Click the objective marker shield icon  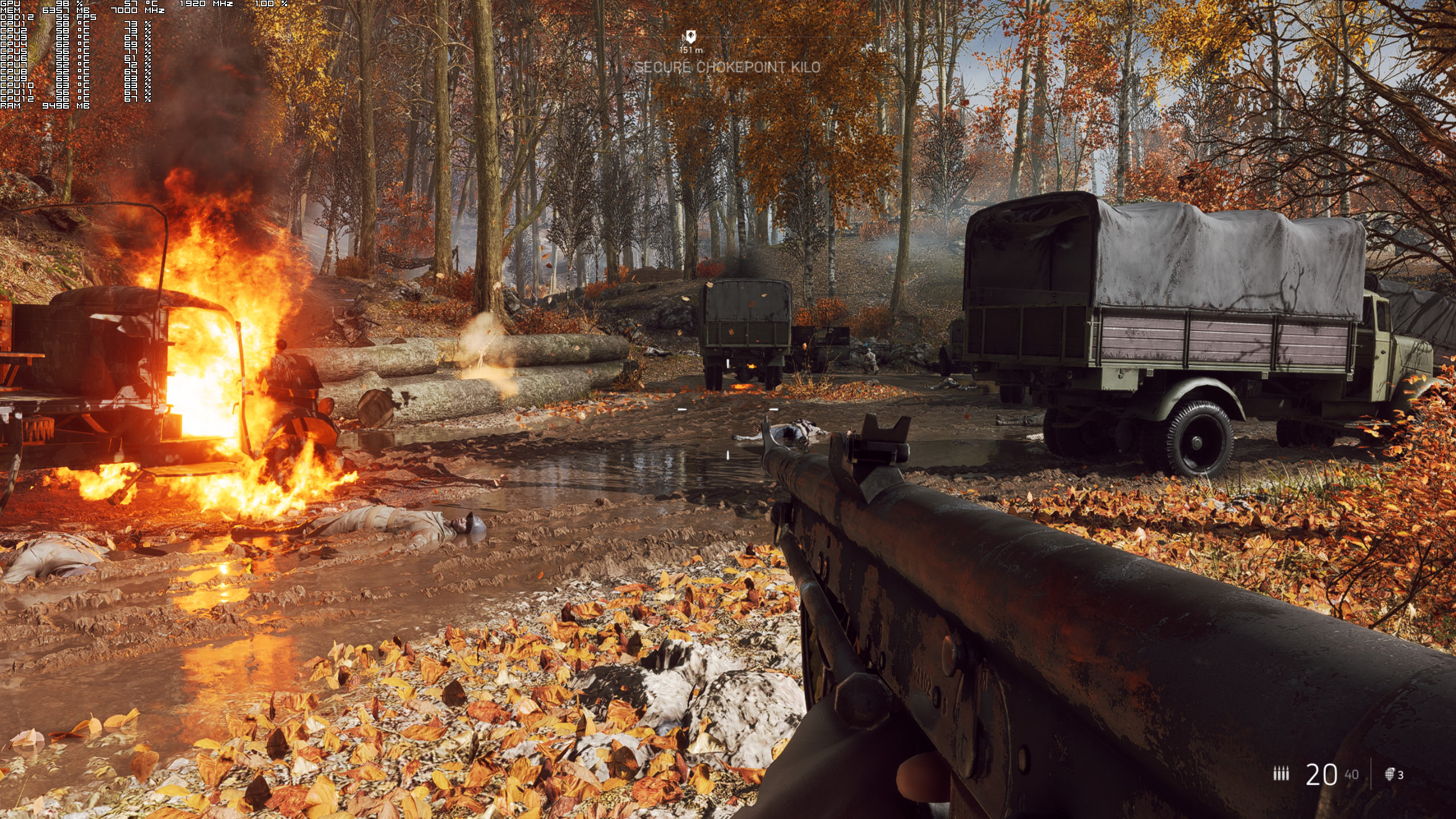coord(690,37)
